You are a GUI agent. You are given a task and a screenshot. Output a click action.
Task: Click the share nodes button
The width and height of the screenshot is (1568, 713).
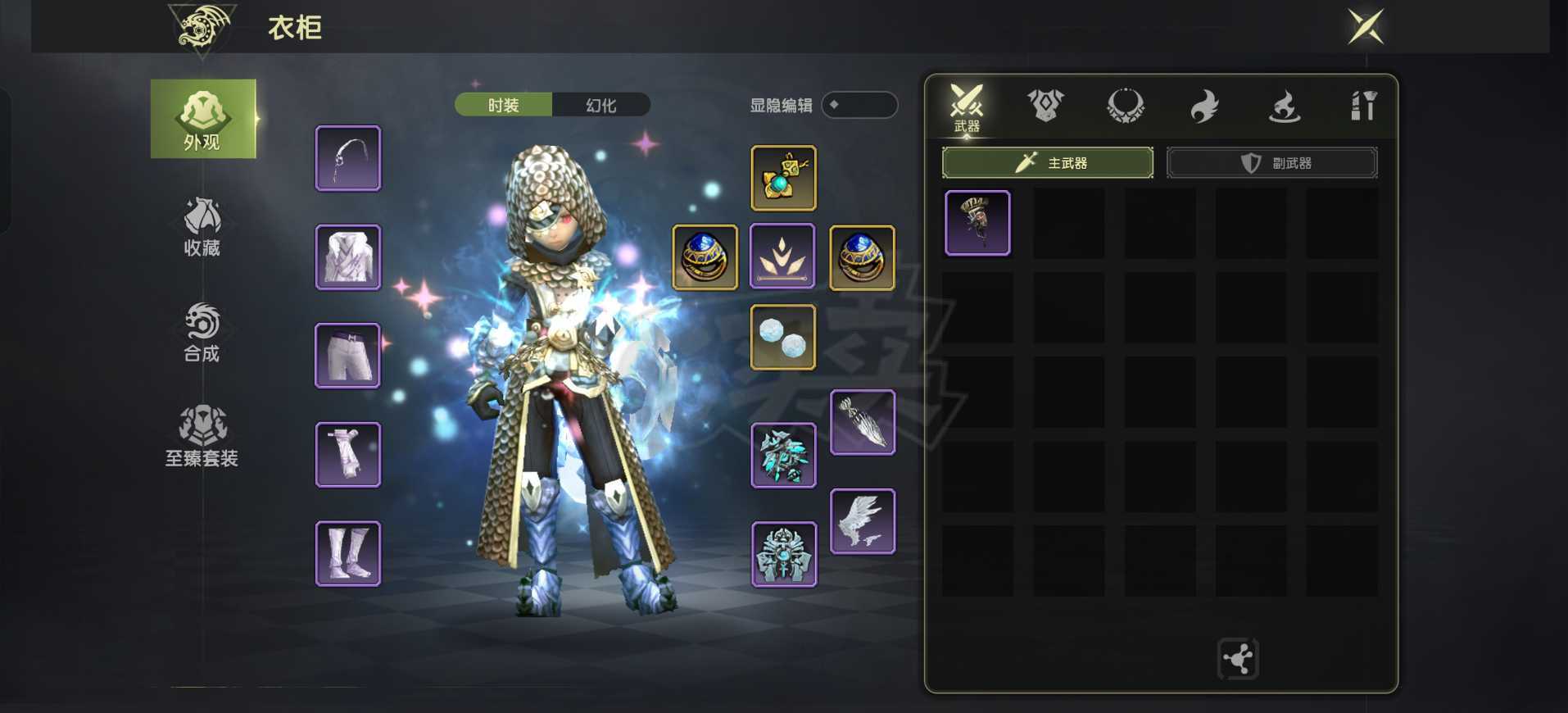coord(1238,658)
